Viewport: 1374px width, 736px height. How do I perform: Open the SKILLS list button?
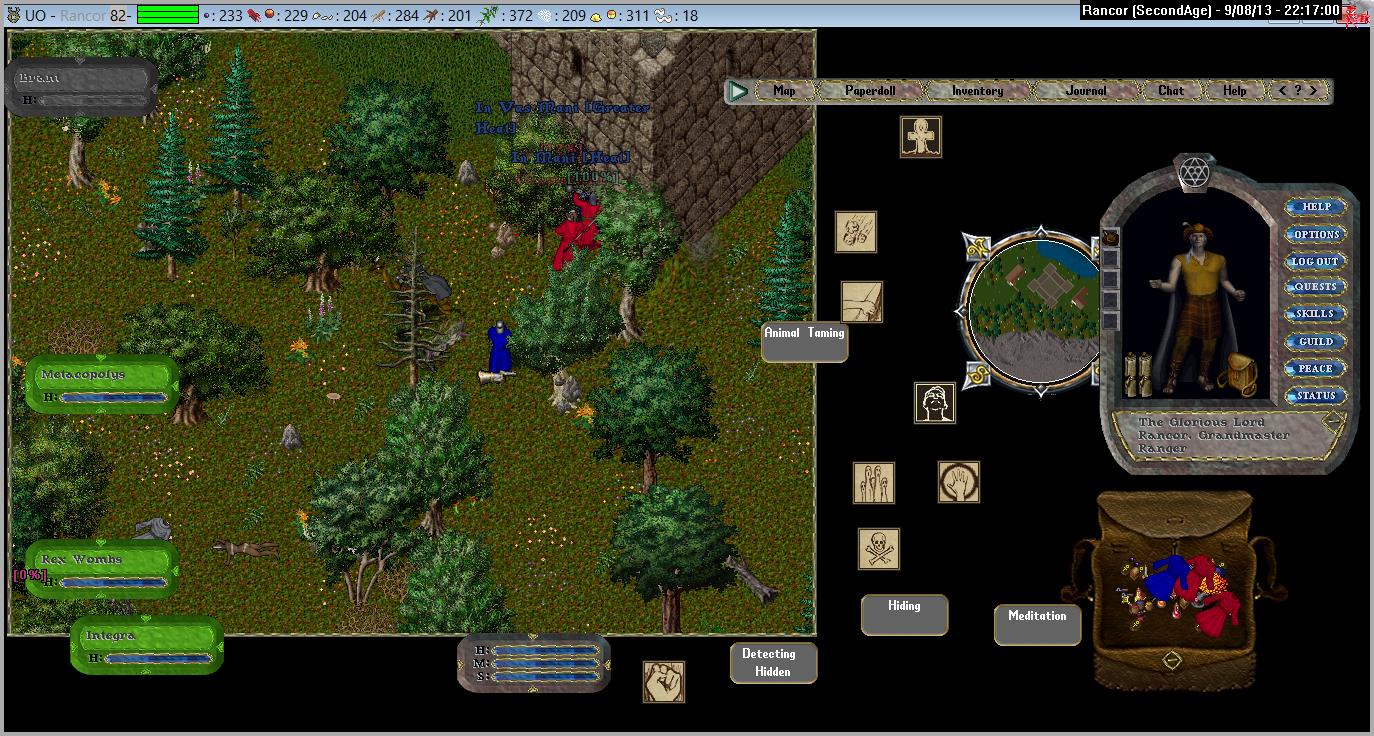(x=1316, y=314)
